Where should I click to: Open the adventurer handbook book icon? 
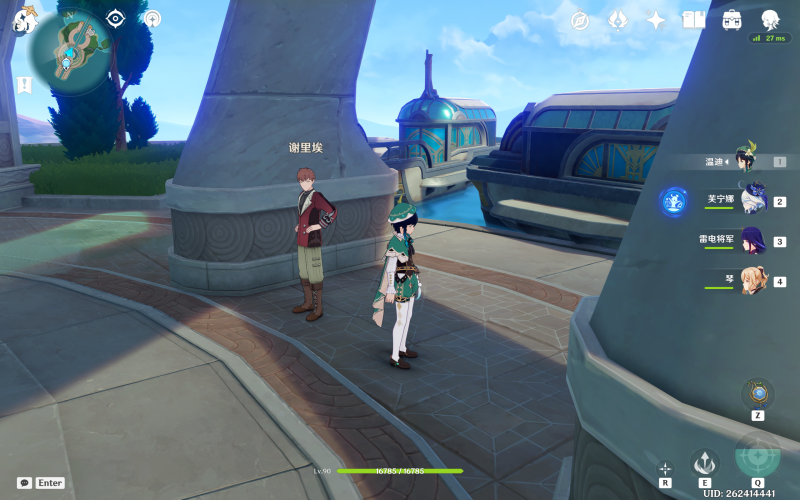tap(694, 20)
